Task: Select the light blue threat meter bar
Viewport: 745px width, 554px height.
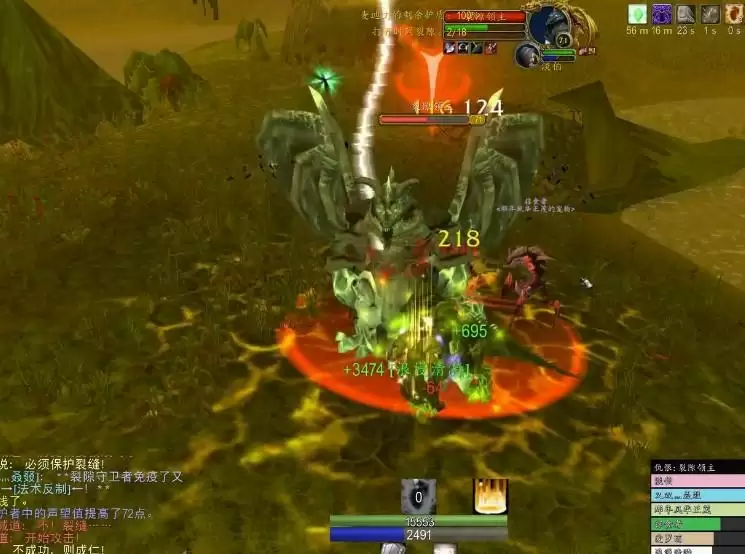Action: 697,495
